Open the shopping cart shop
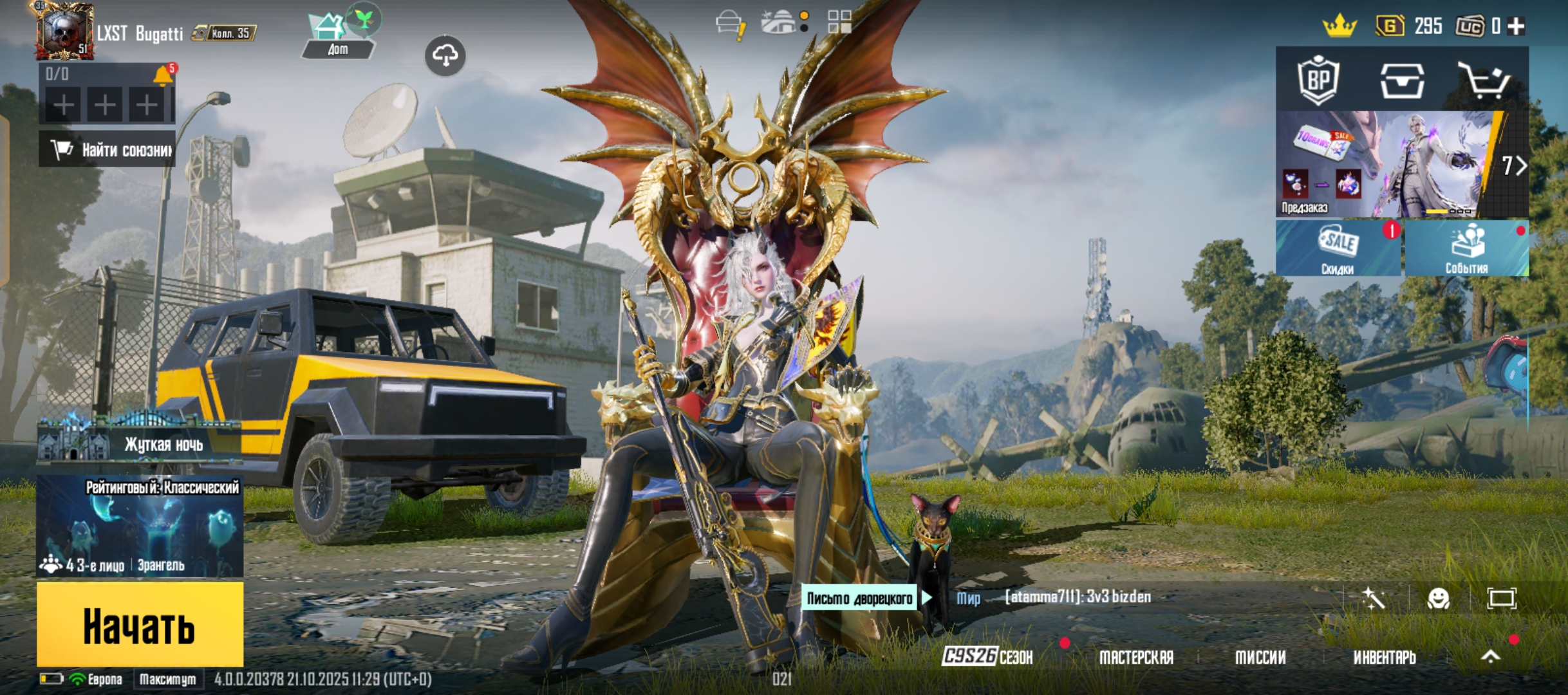The width and height of the screenshot is (1568, 695). 1483,80
